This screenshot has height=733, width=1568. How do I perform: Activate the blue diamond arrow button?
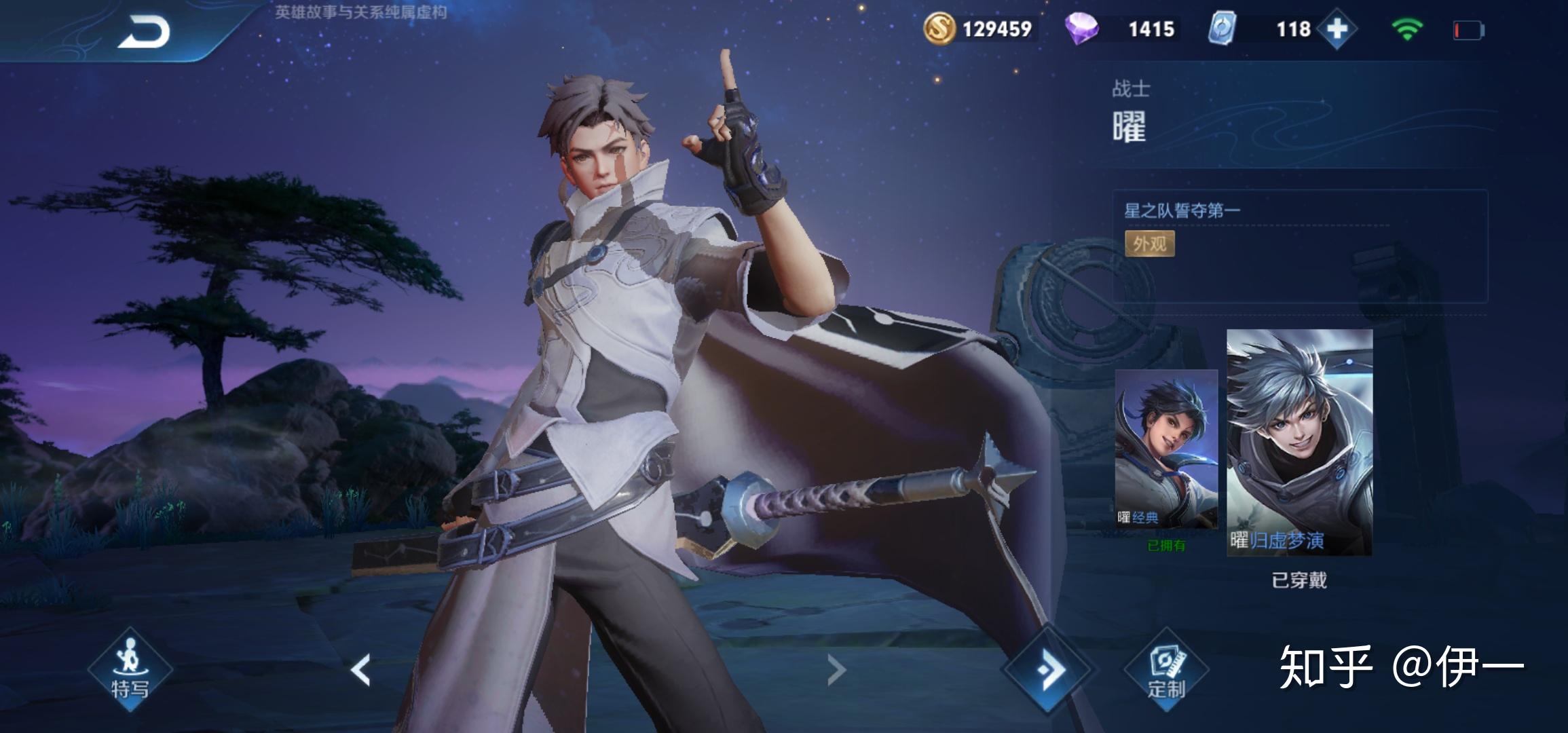click(1049, 670)
